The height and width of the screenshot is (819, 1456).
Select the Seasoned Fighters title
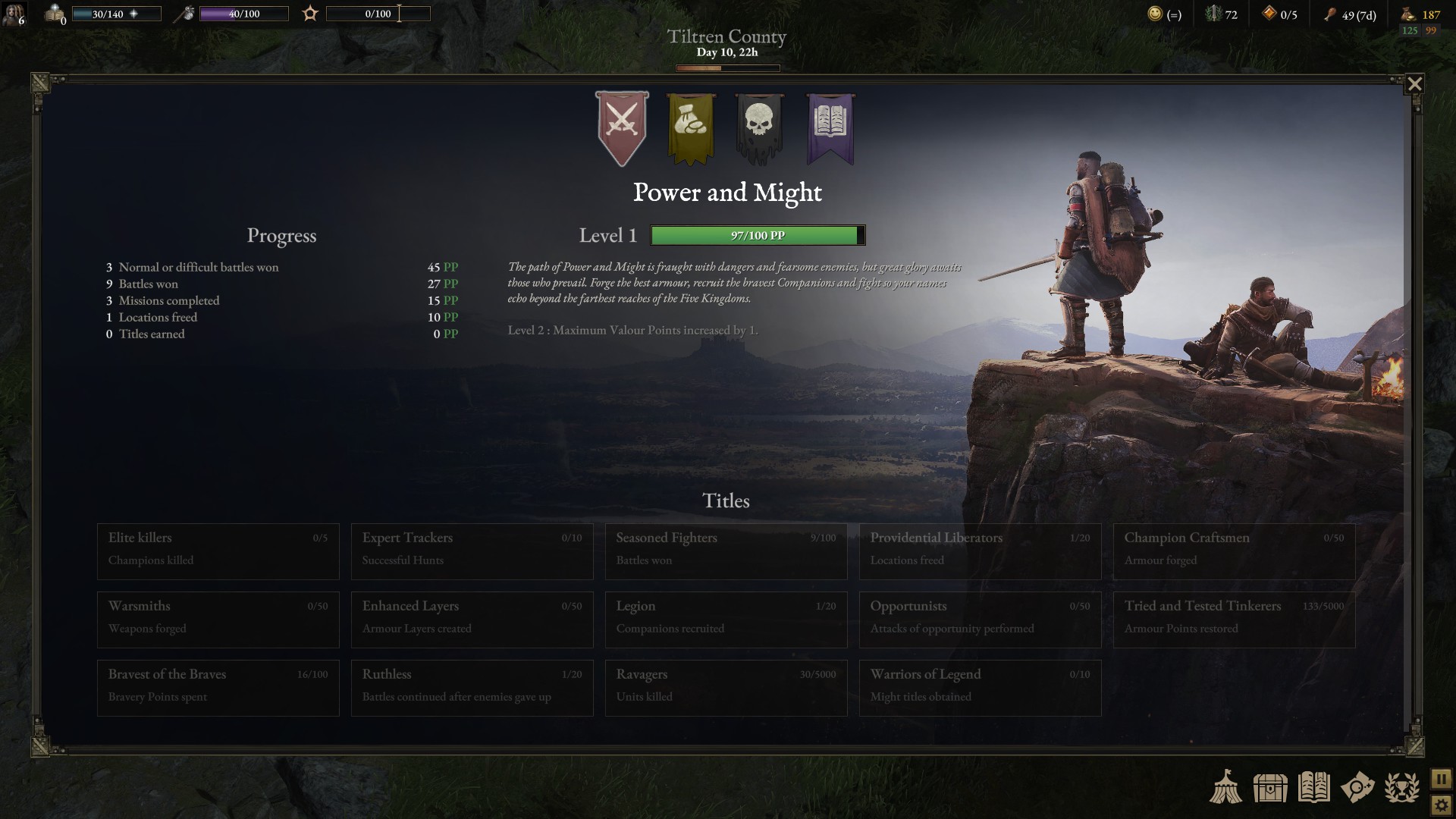[x=726, y=551]
